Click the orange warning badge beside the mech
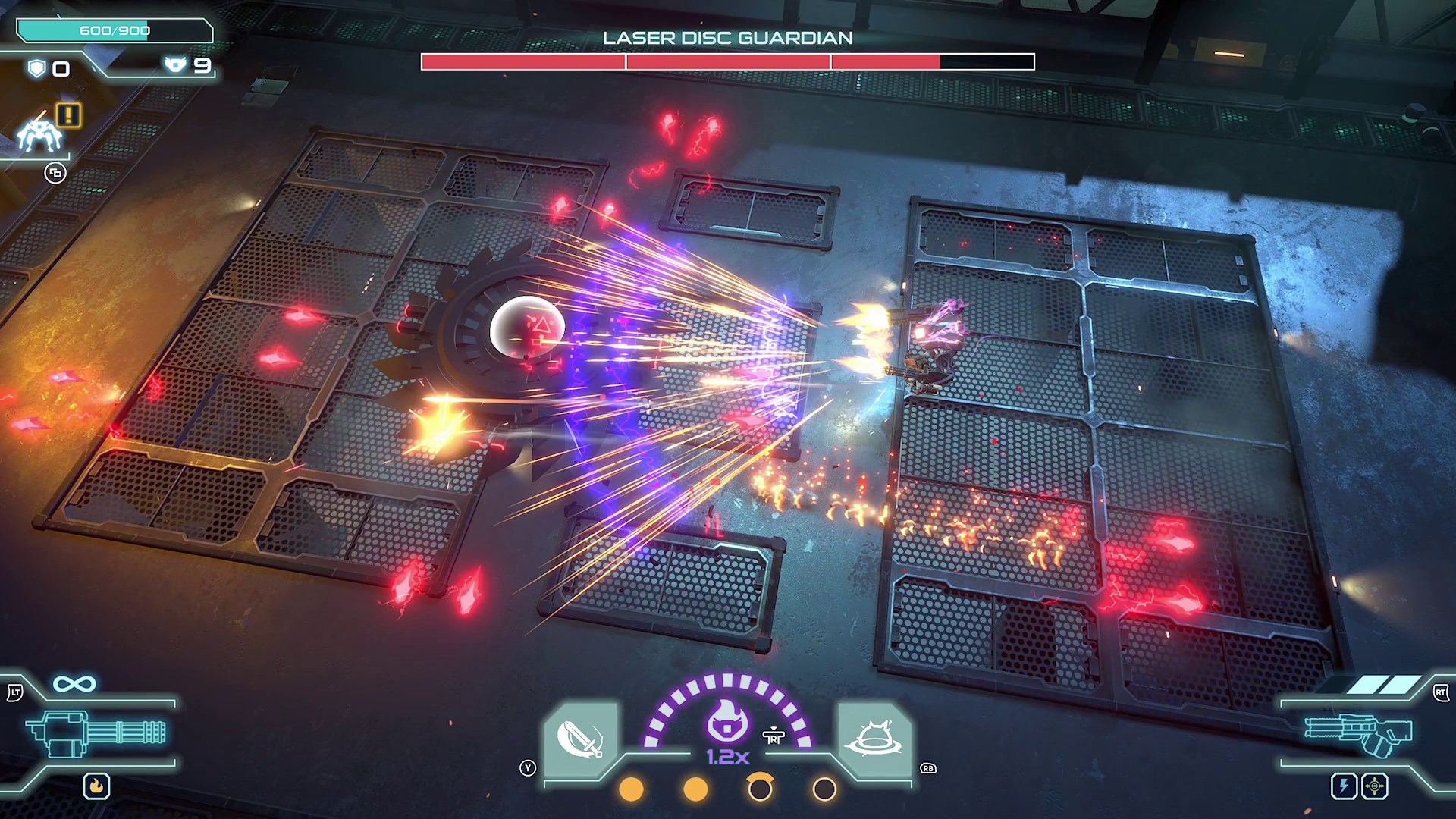 69,115
